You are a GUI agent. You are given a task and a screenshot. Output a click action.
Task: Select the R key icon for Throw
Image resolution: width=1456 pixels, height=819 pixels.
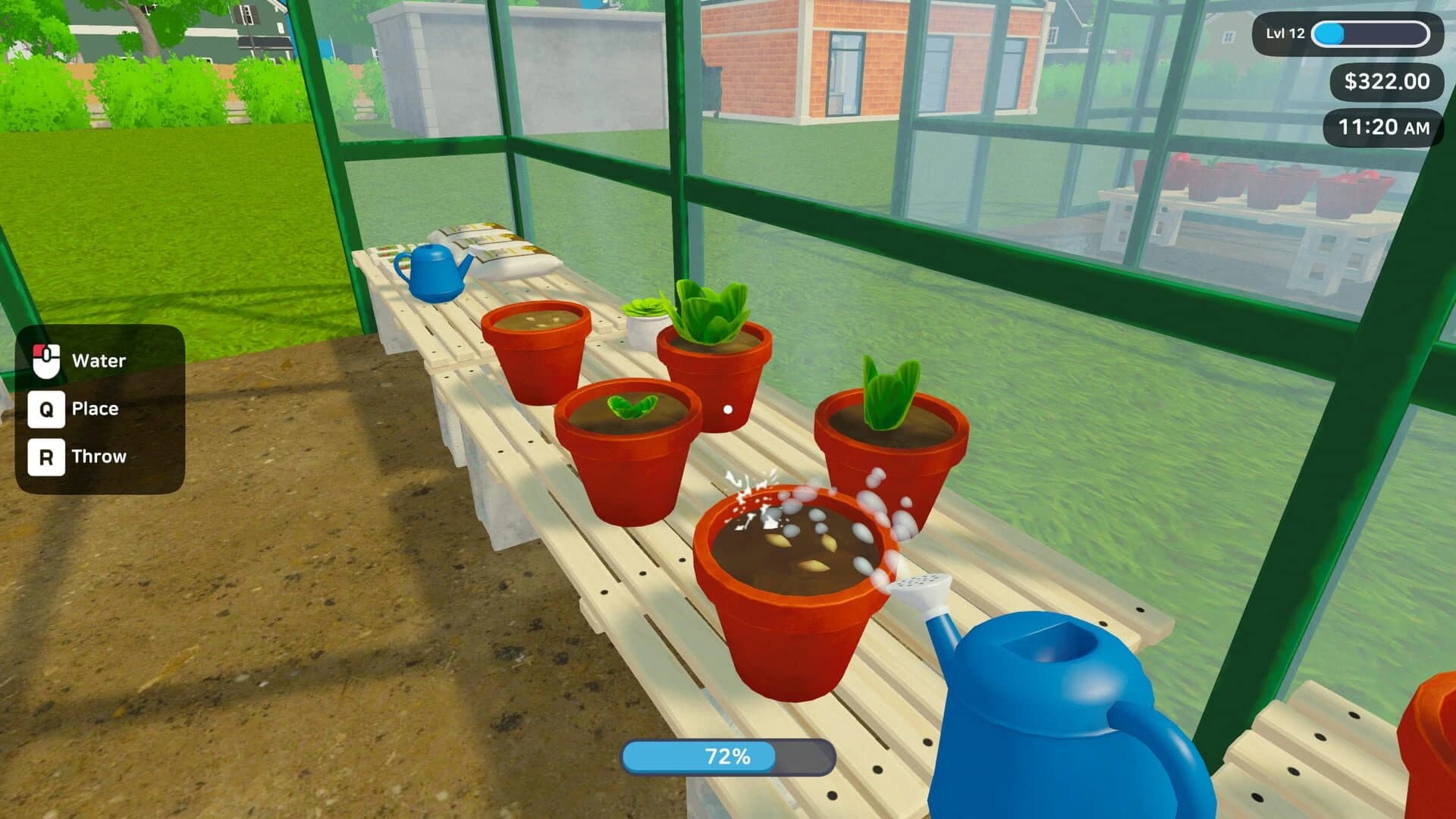[47, 456]
